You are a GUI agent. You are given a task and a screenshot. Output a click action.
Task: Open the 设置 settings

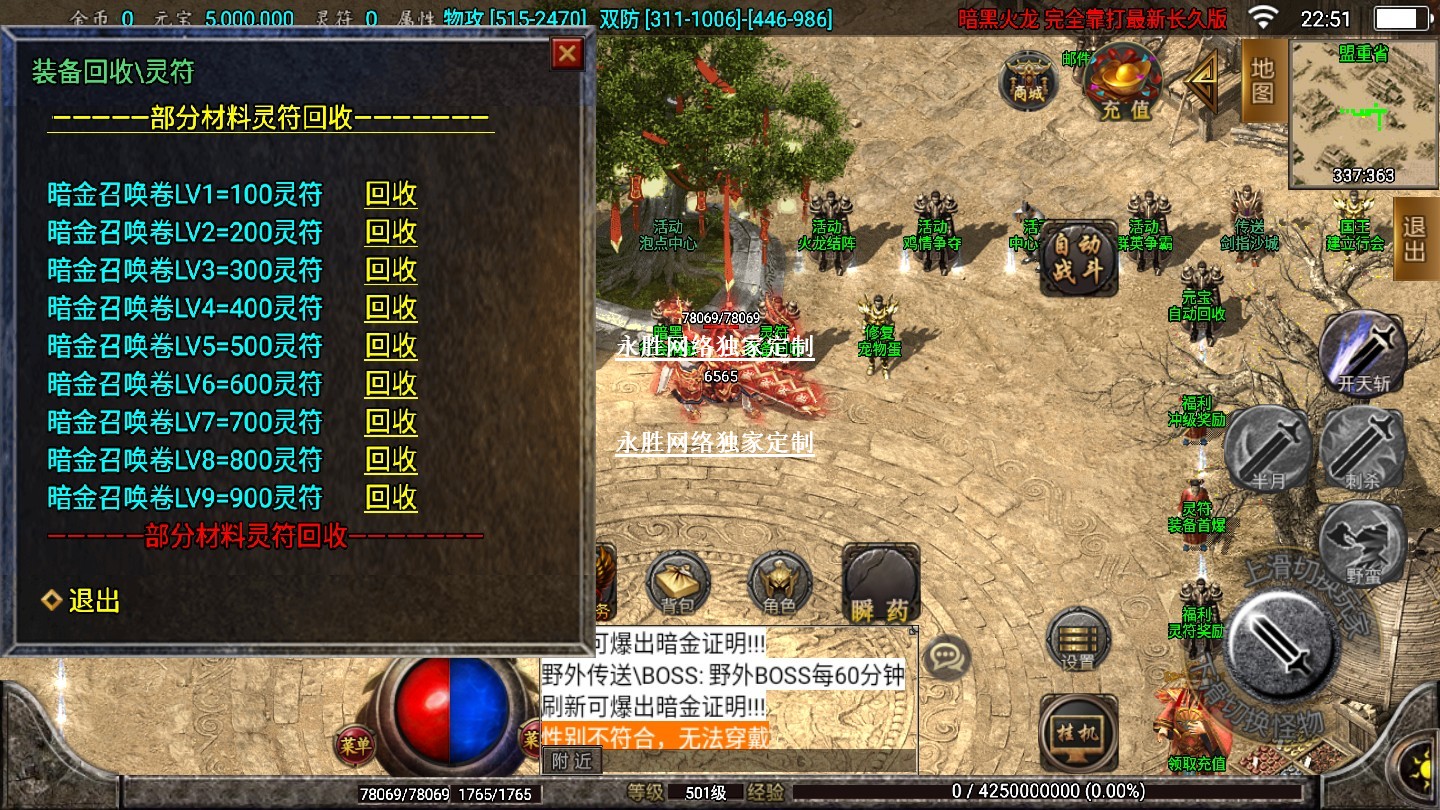coord(1078,639)
